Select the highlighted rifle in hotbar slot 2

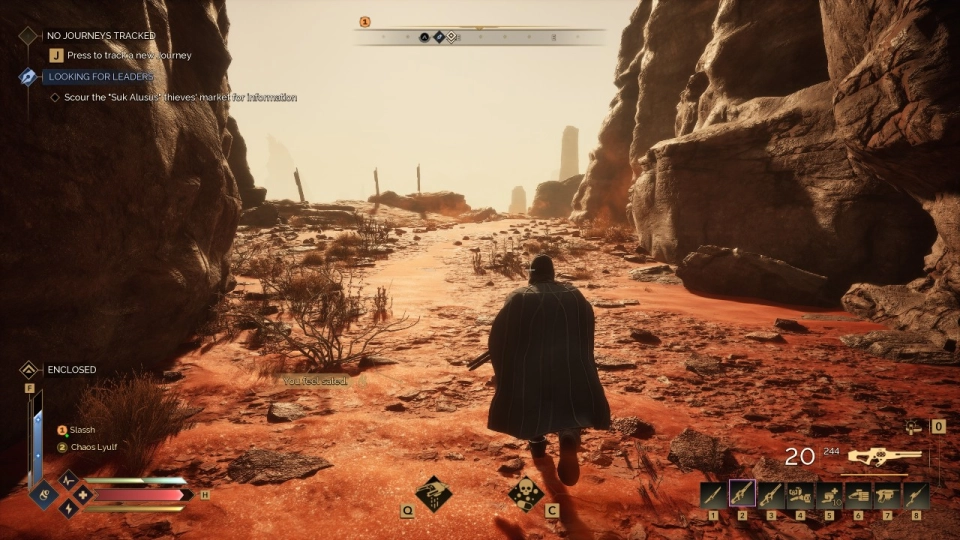pos(742,495)
